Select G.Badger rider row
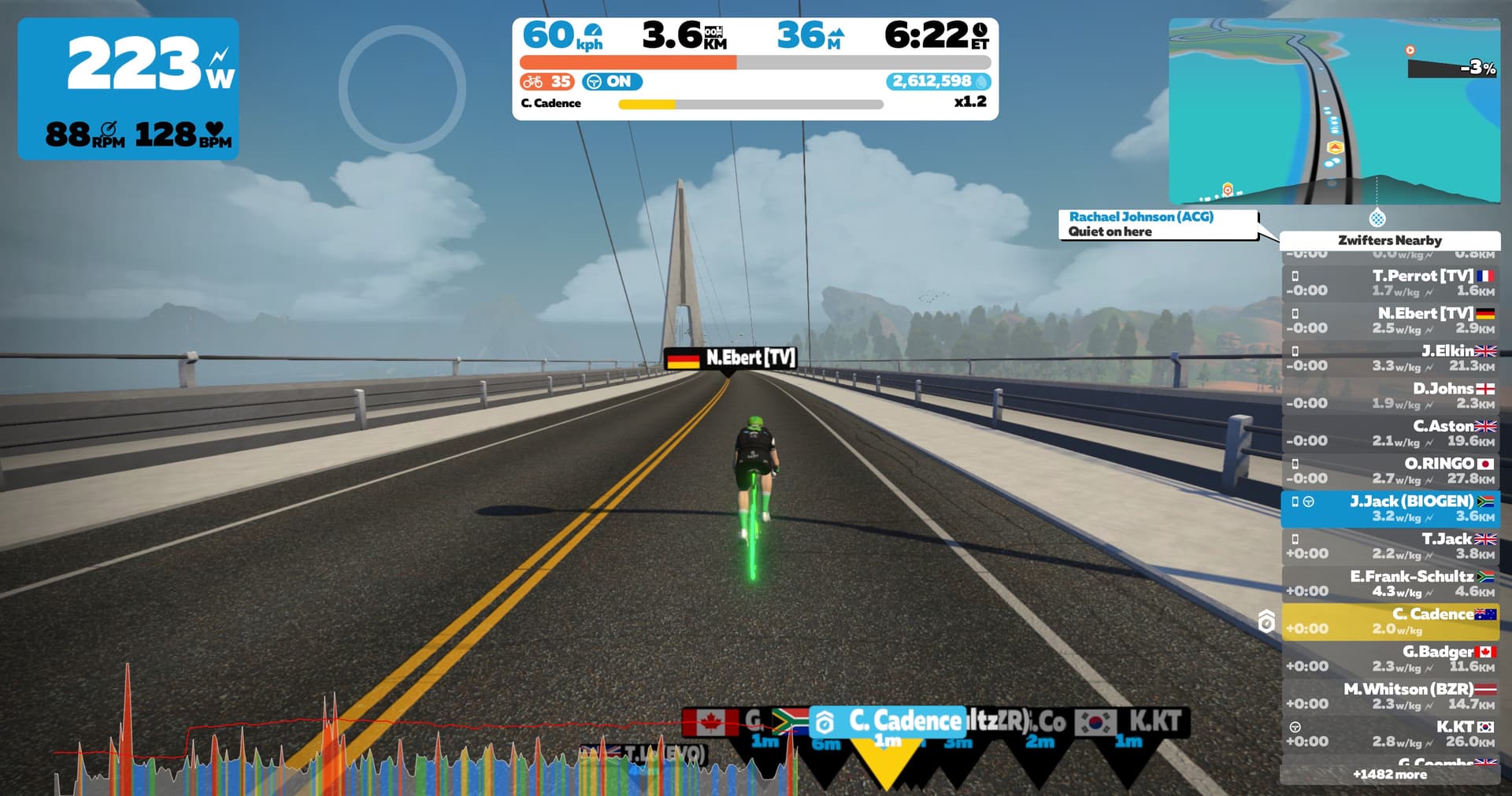The height and width of the screenshot is (796, 1512). pyautogui.click(x=1390, y=659)
